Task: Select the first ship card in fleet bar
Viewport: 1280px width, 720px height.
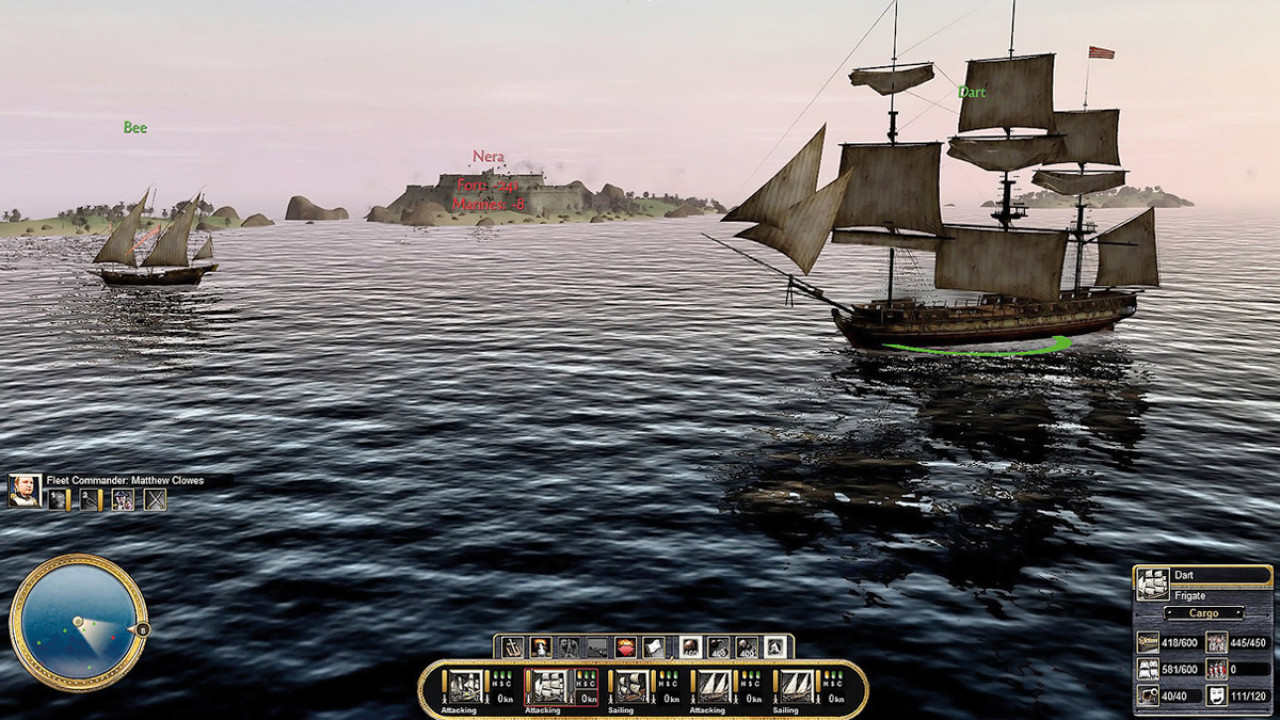Action: 464,686
